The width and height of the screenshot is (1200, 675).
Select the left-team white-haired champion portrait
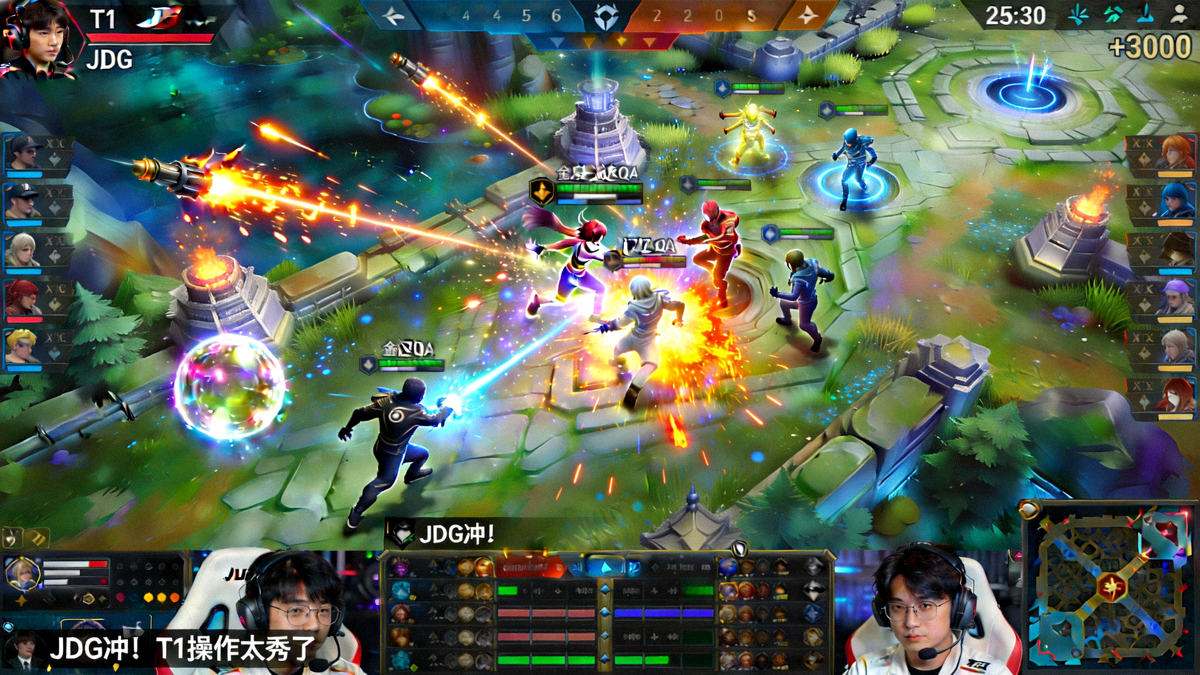(x=22, y=250)
